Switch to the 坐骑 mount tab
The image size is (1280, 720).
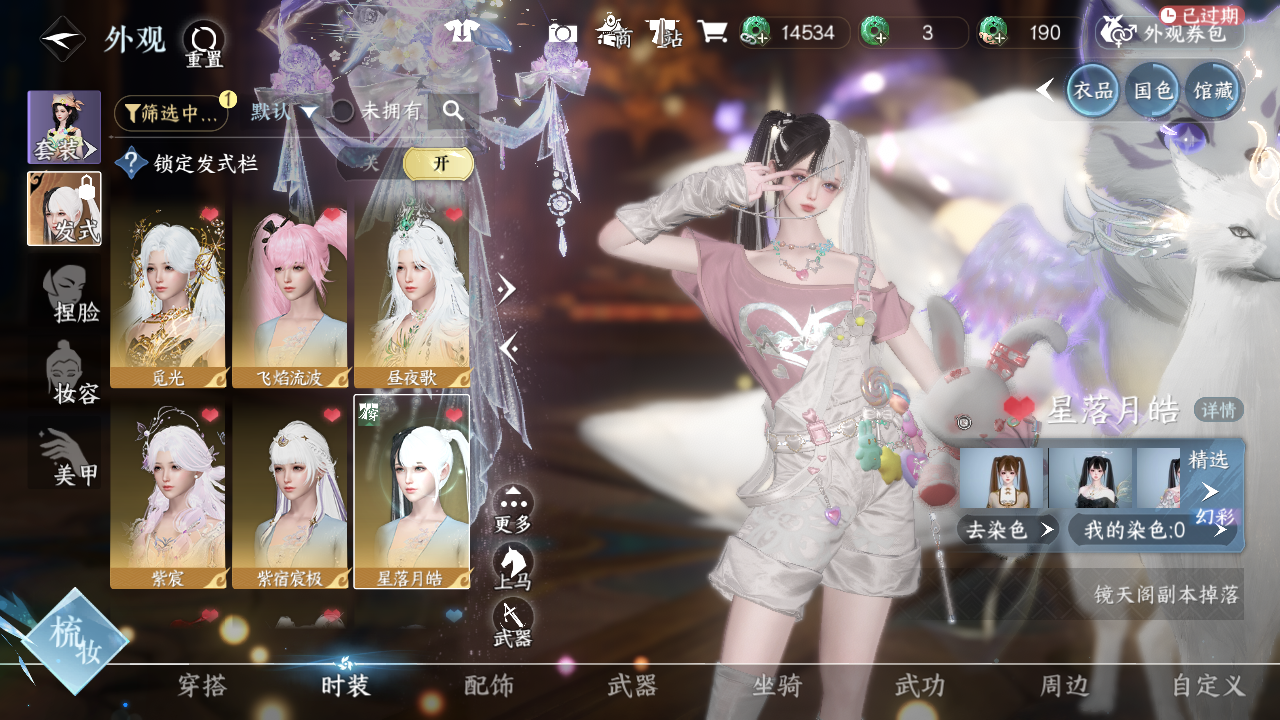[777, 686]
